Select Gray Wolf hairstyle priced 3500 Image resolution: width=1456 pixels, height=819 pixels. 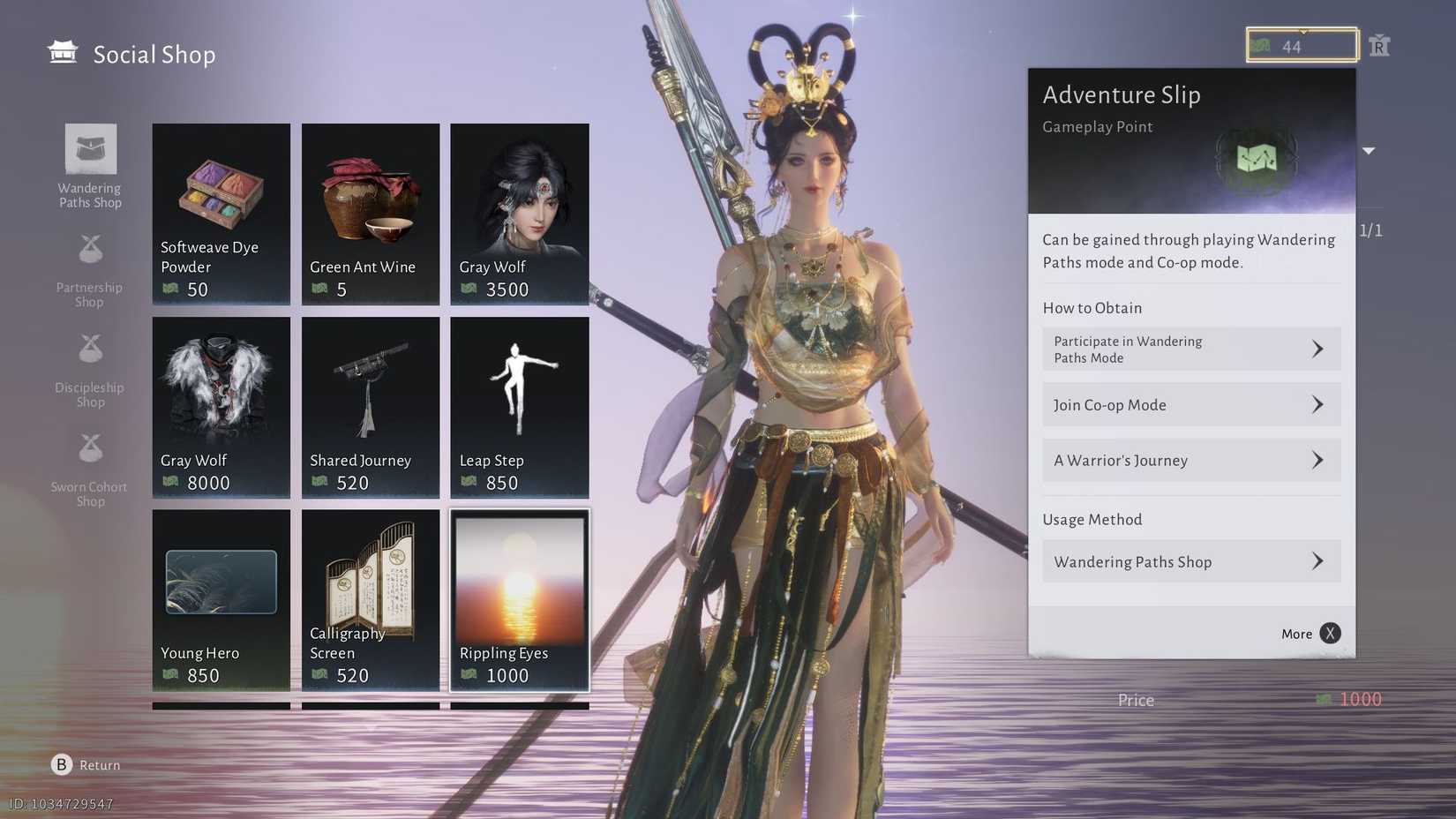[x=520, y=214]
